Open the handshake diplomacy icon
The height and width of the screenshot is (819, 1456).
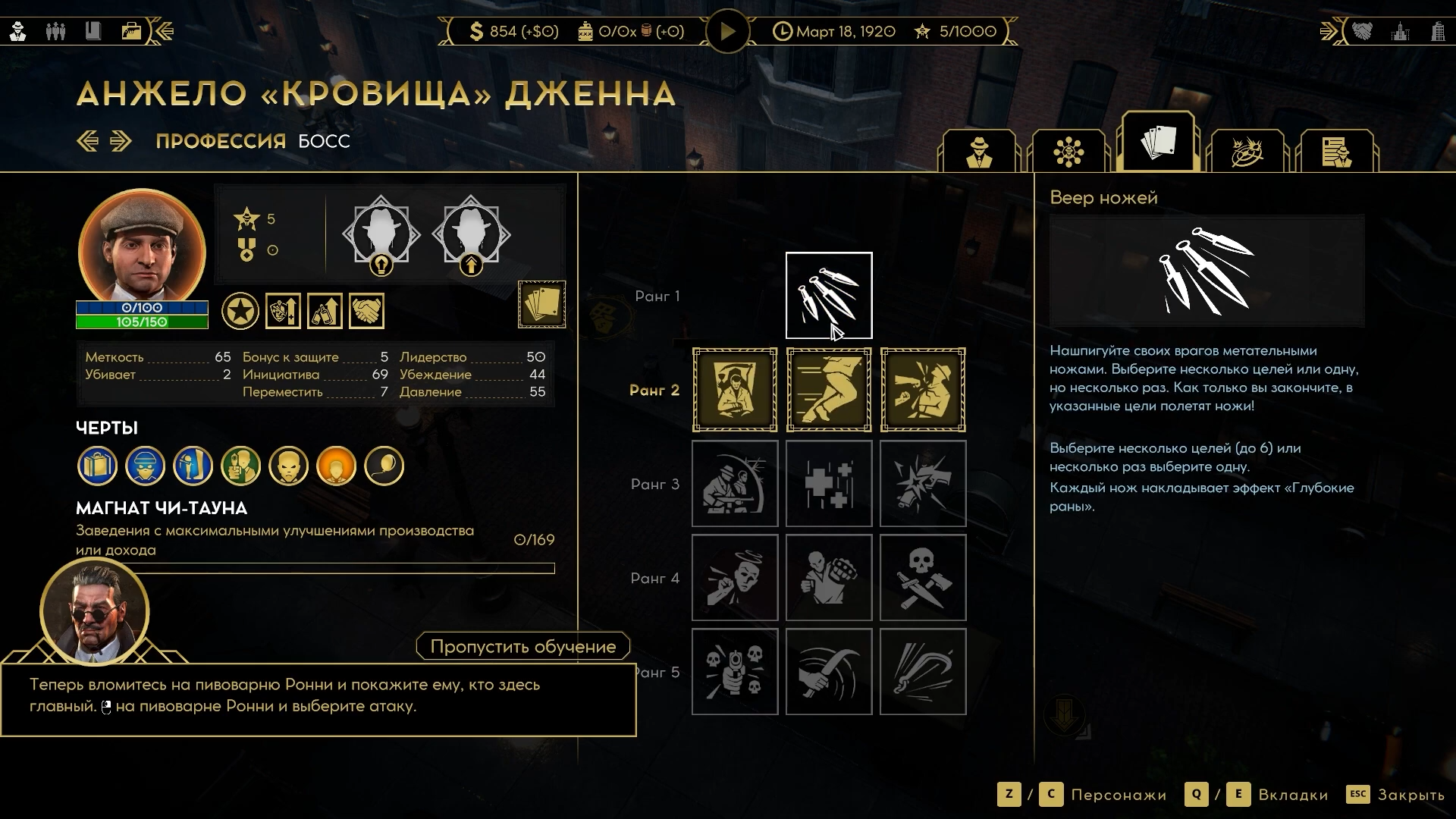tap(1362, 32)
